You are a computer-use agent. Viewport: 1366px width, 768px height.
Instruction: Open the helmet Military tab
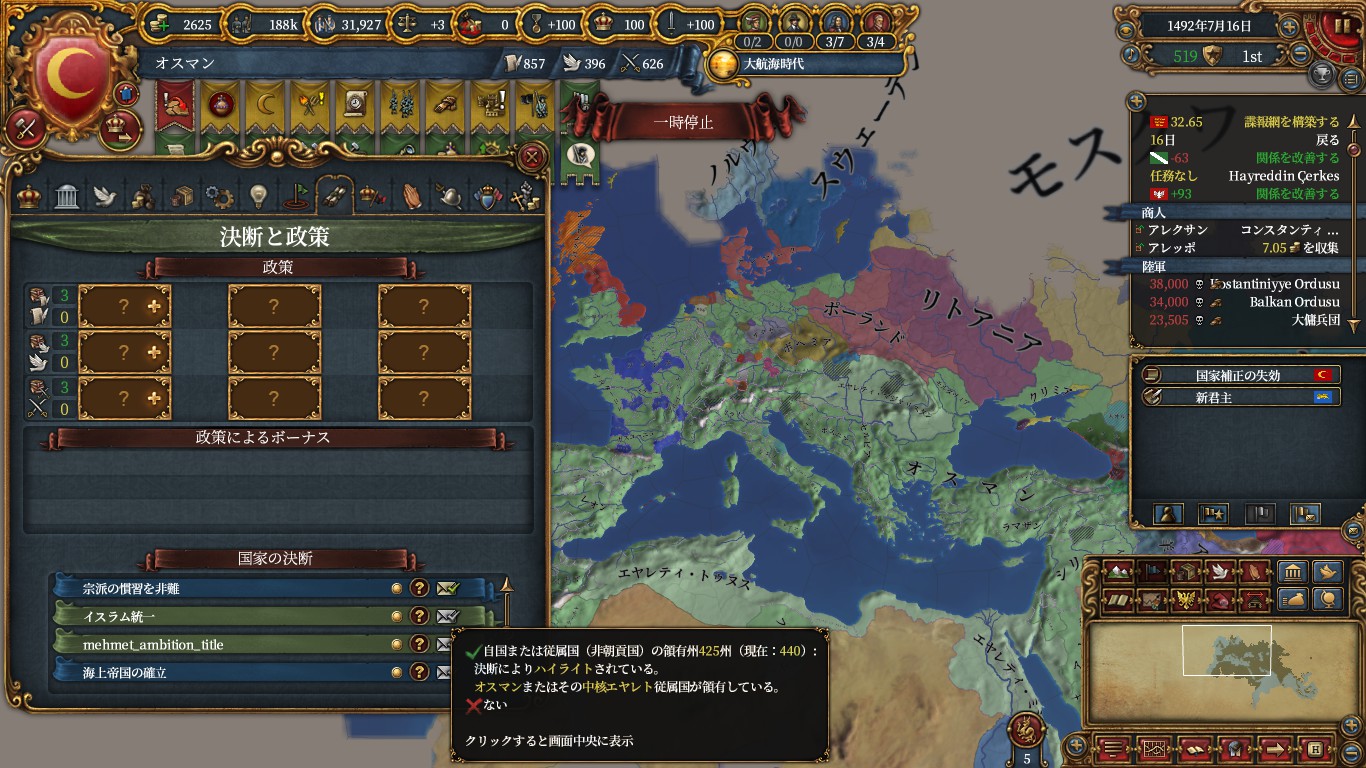tap(450, 195)
